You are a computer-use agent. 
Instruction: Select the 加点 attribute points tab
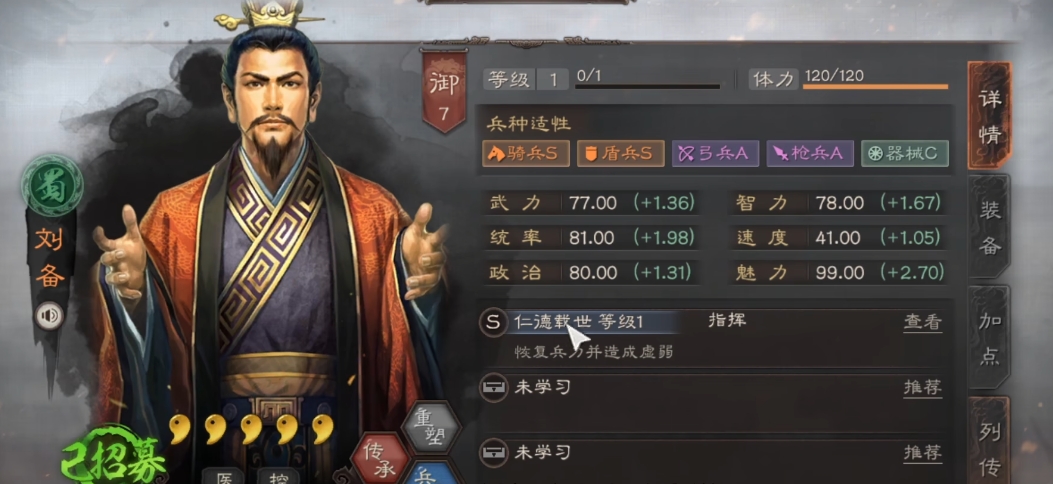(x=989, y=338)
